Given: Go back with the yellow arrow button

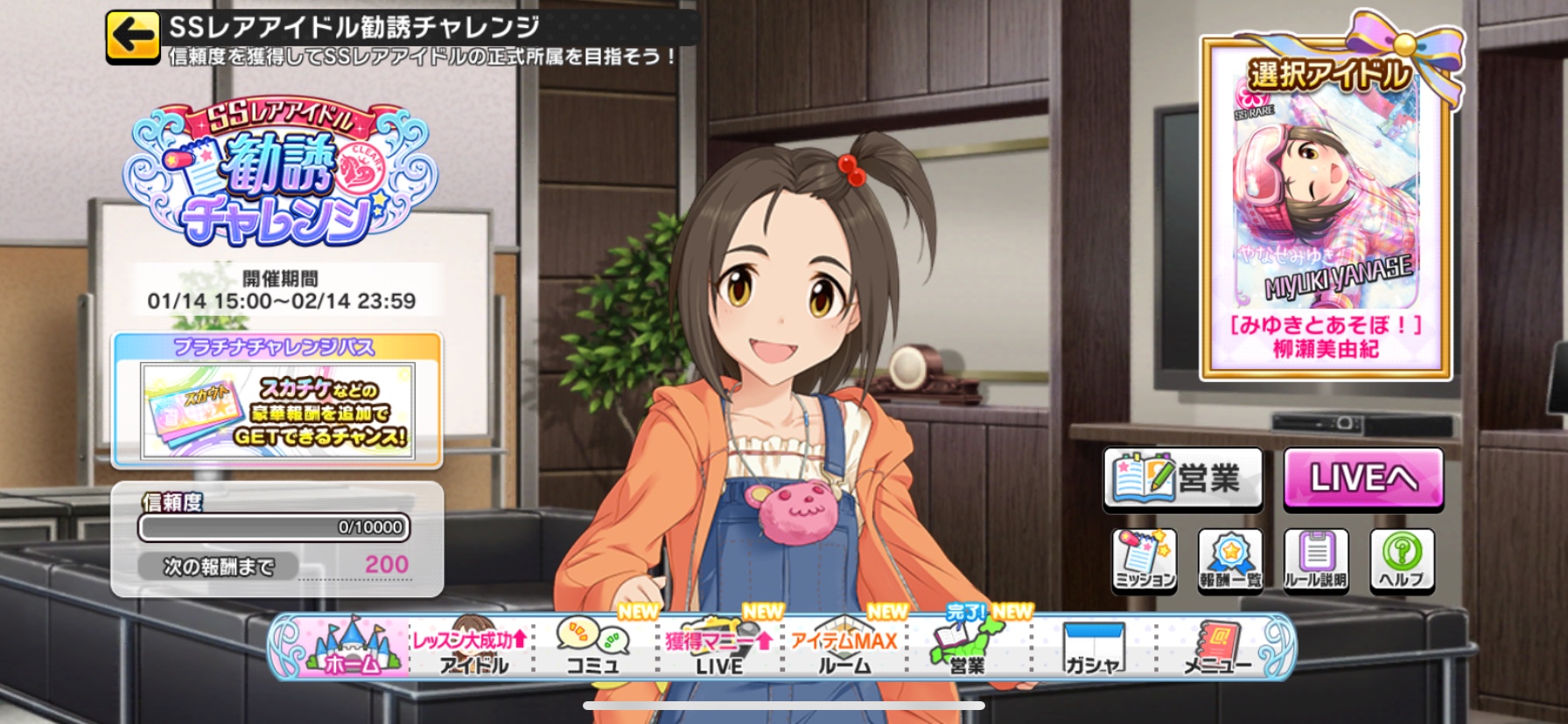Looking at the screenshot, I should [132, 37].
